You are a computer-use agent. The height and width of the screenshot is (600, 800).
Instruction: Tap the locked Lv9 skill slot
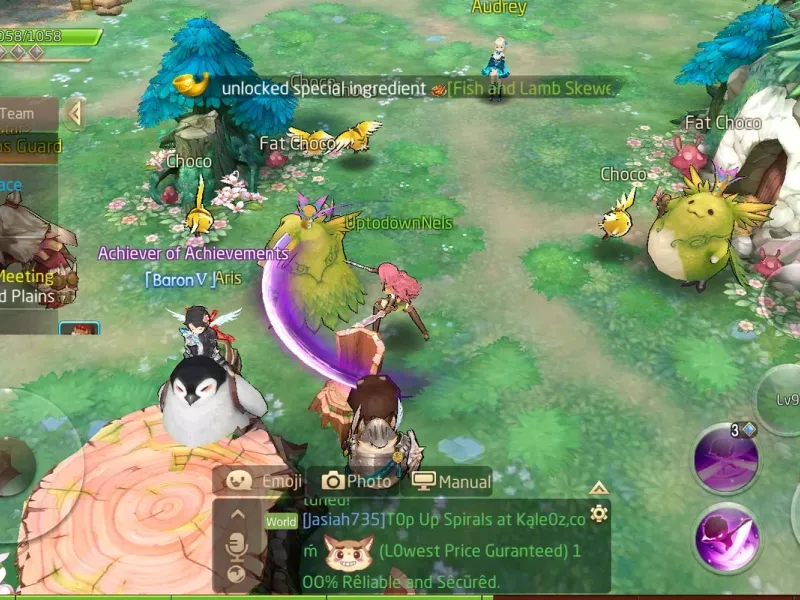[x=783, y=400]
